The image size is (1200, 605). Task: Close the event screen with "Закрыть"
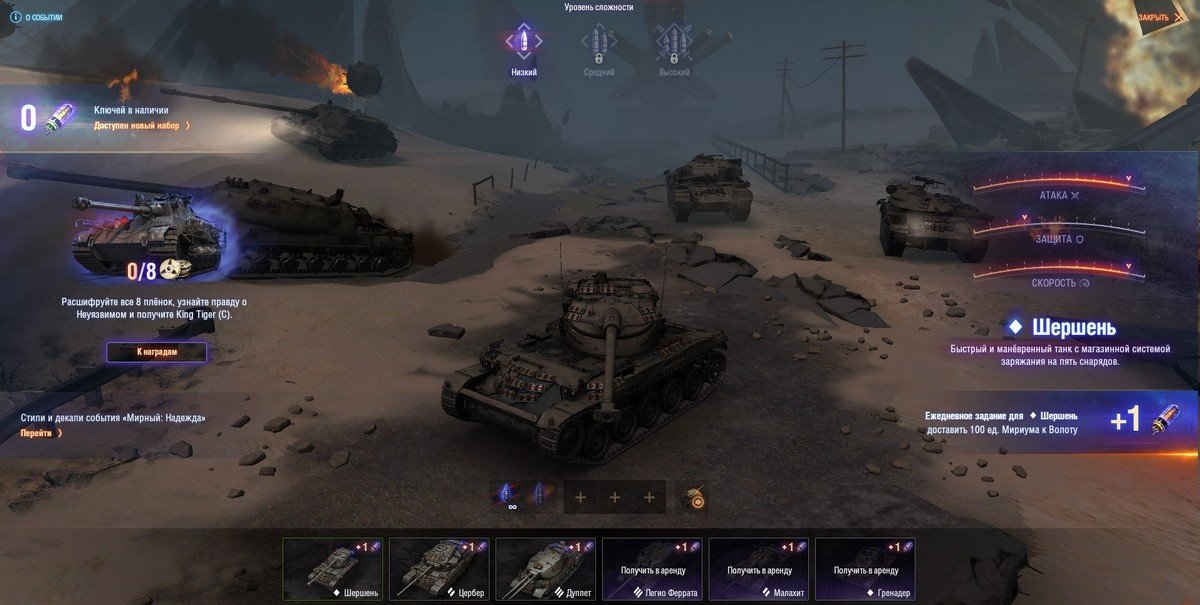point(1157,18)
